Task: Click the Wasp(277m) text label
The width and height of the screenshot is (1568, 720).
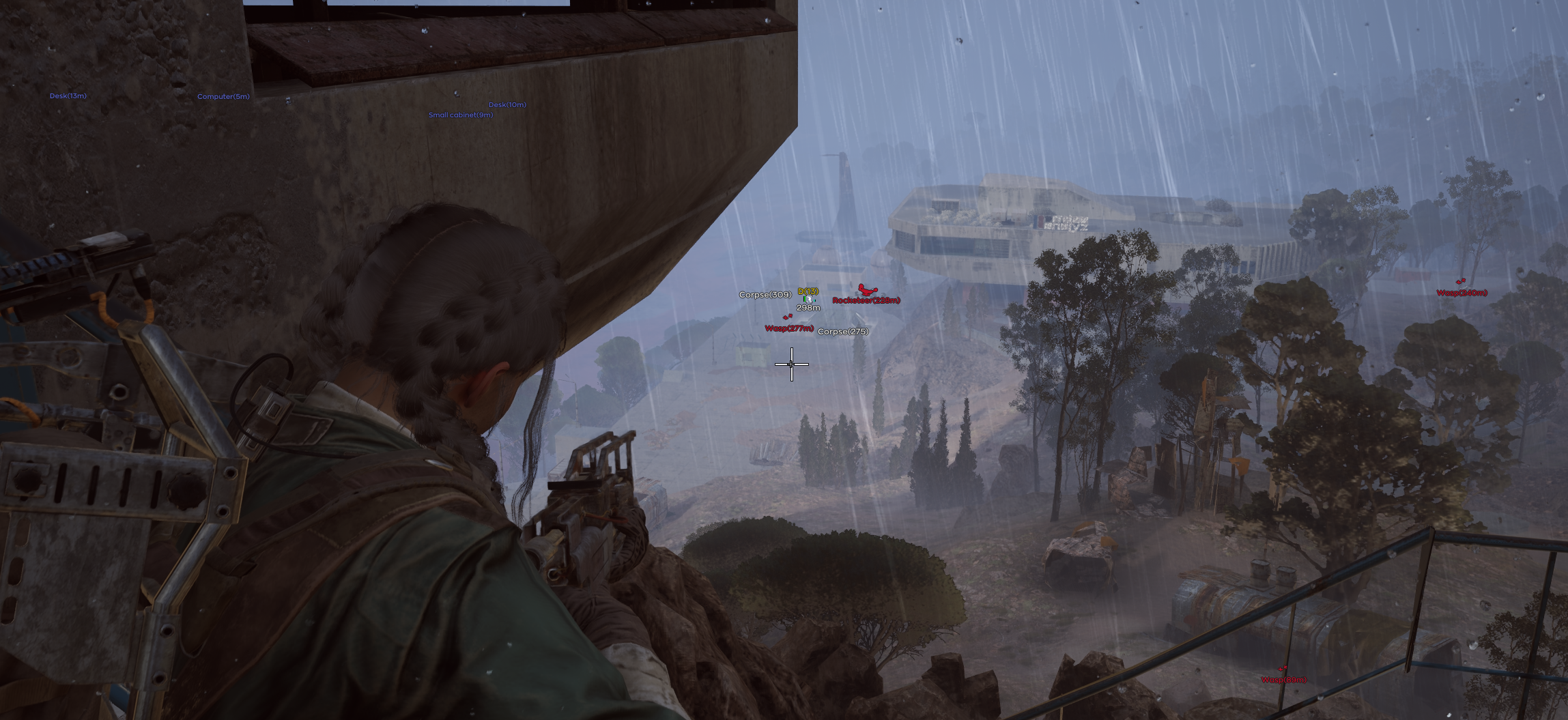Action: coord(789,328)
